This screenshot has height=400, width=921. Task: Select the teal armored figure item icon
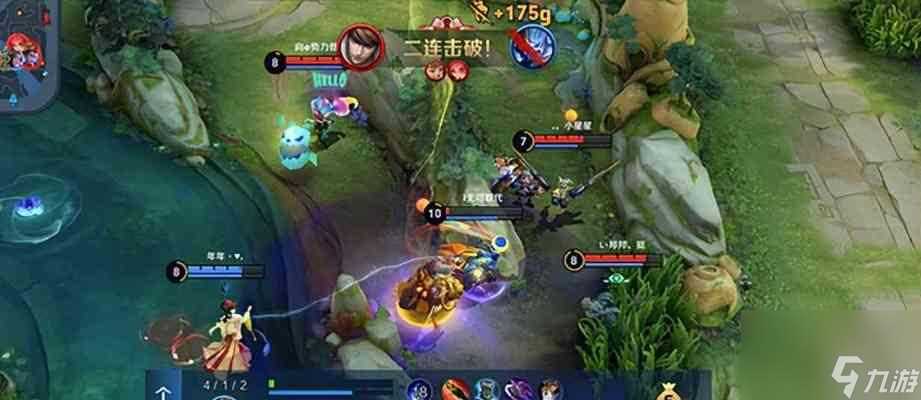pos(487,389)
